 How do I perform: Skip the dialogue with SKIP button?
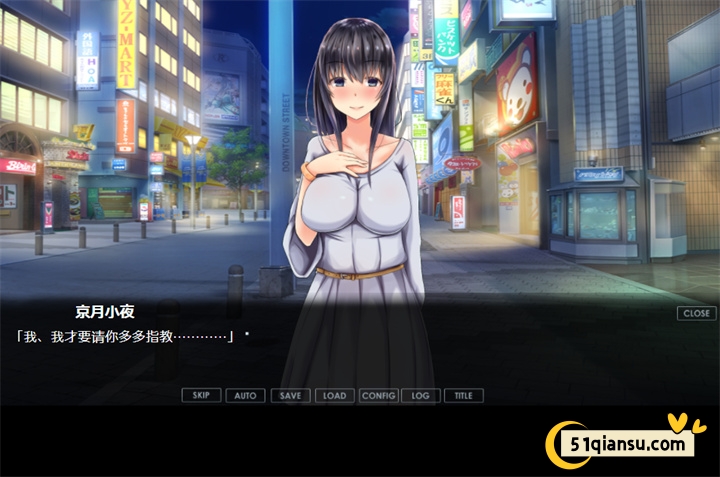pyautogui.click(x=201, y=395)
